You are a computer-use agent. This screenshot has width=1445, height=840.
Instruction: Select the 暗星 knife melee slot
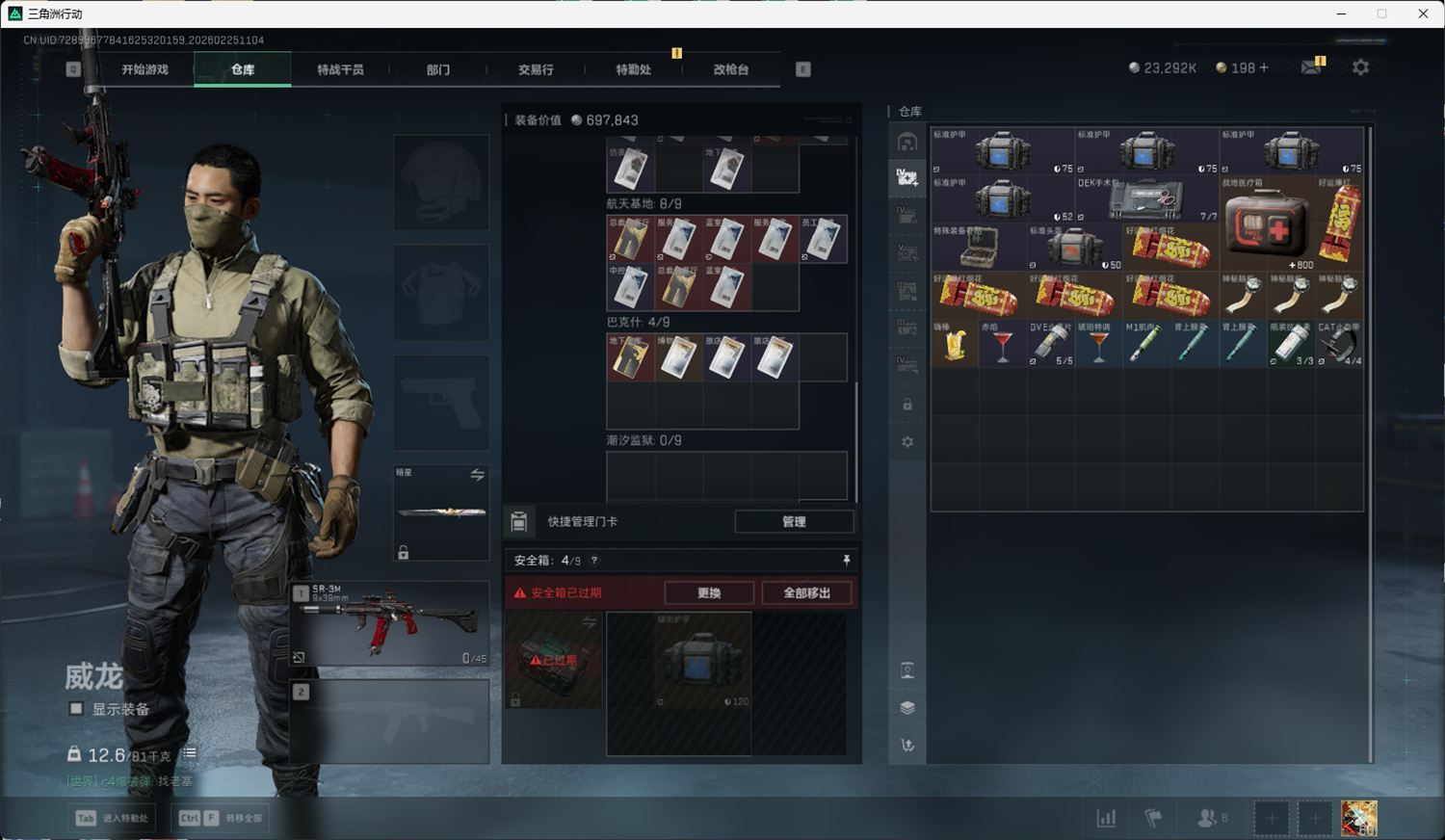[441, 512]
